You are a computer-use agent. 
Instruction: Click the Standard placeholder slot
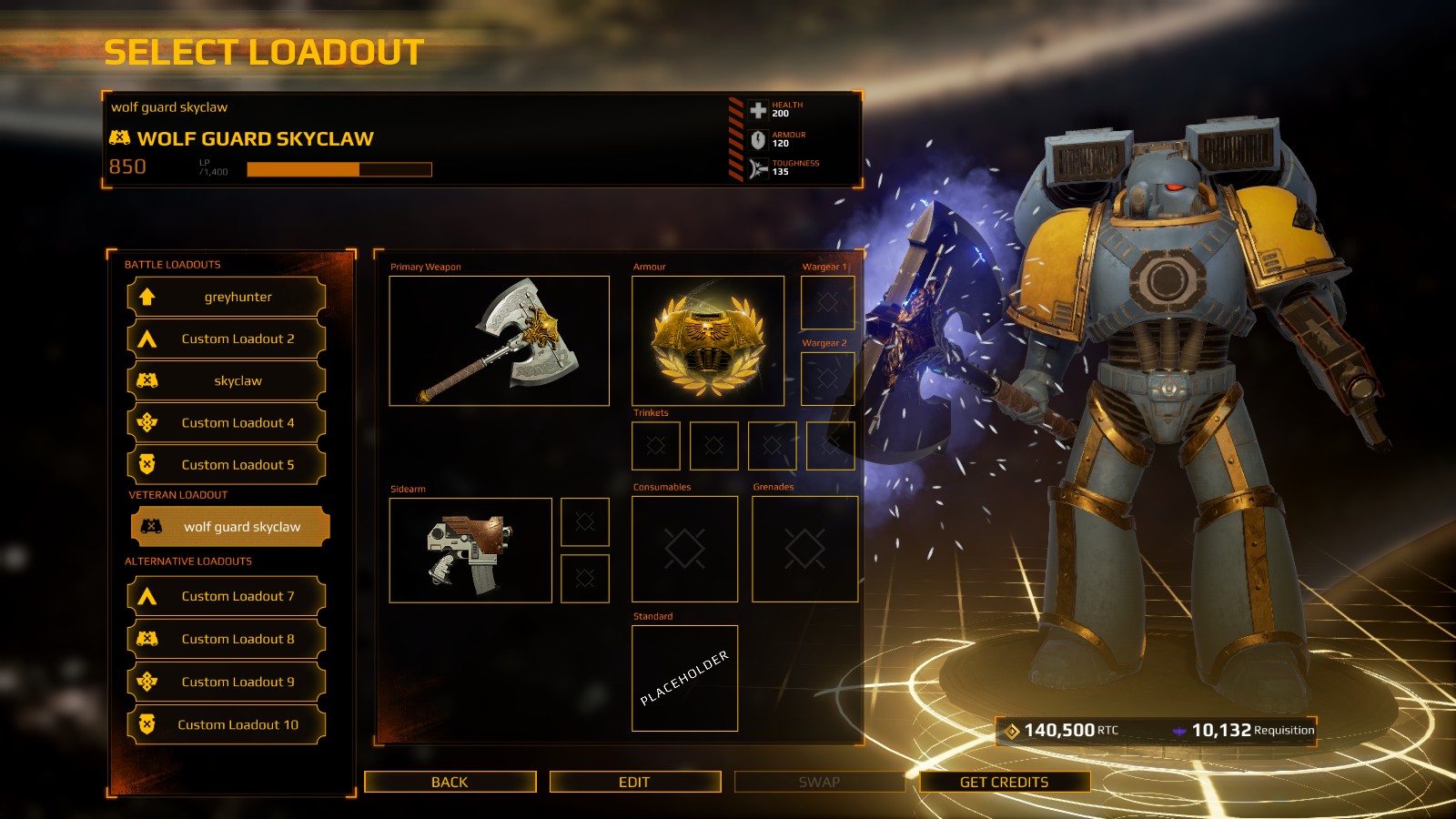684,678
